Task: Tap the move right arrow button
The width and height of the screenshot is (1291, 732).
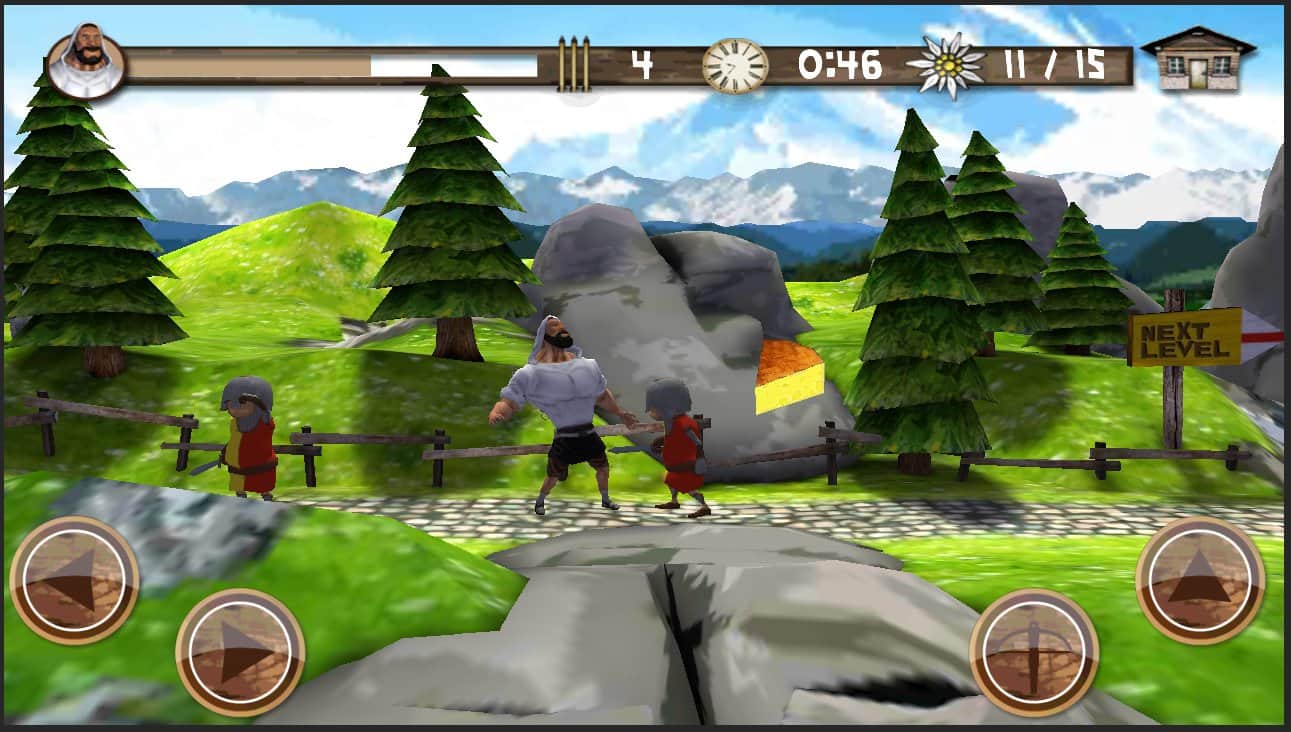Action: tap(240, 652)
